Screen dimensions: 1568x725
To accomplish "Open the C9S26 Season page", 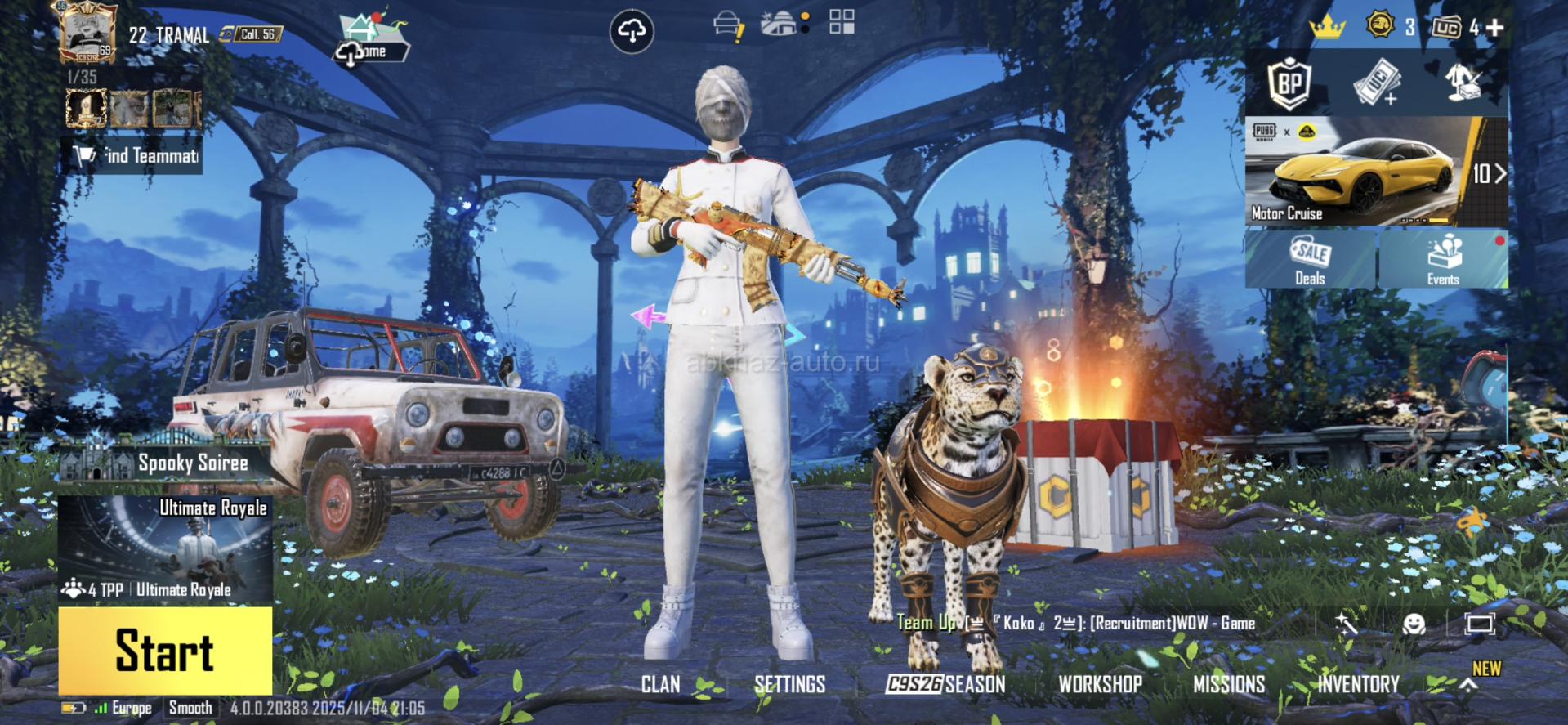I will [x=945, y=684].
